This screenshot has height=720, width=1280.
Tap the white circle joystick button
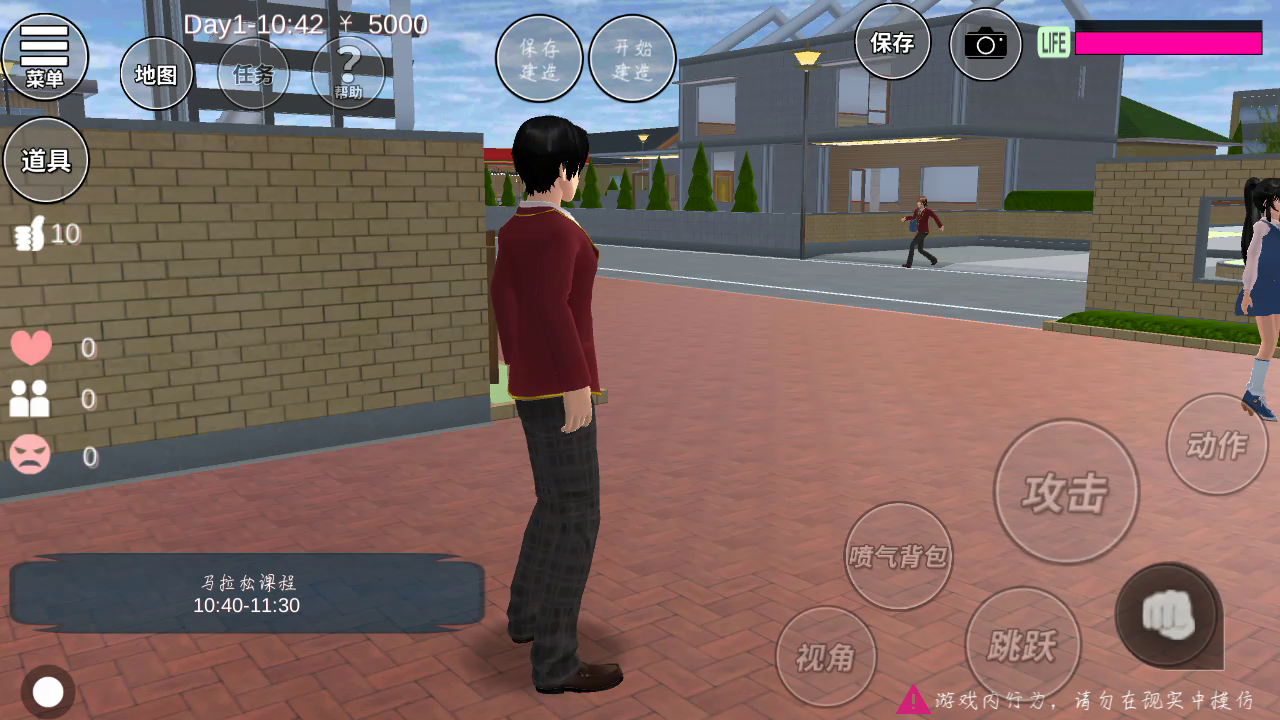[x=48, y=692]
